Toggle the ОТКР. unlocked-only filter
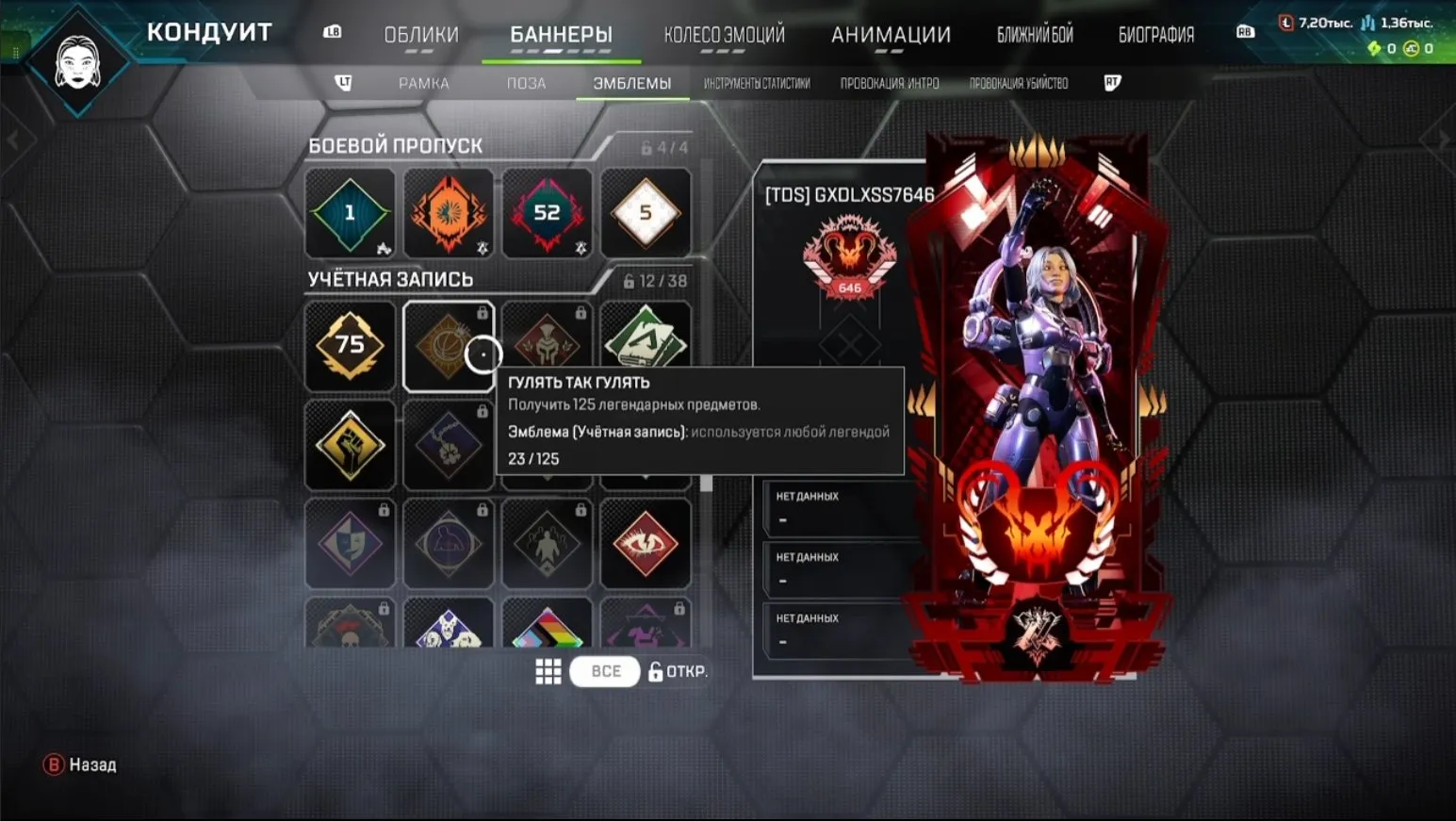Image resolution: width=1456 pixels, height=821 pixels. coord(680,671)
